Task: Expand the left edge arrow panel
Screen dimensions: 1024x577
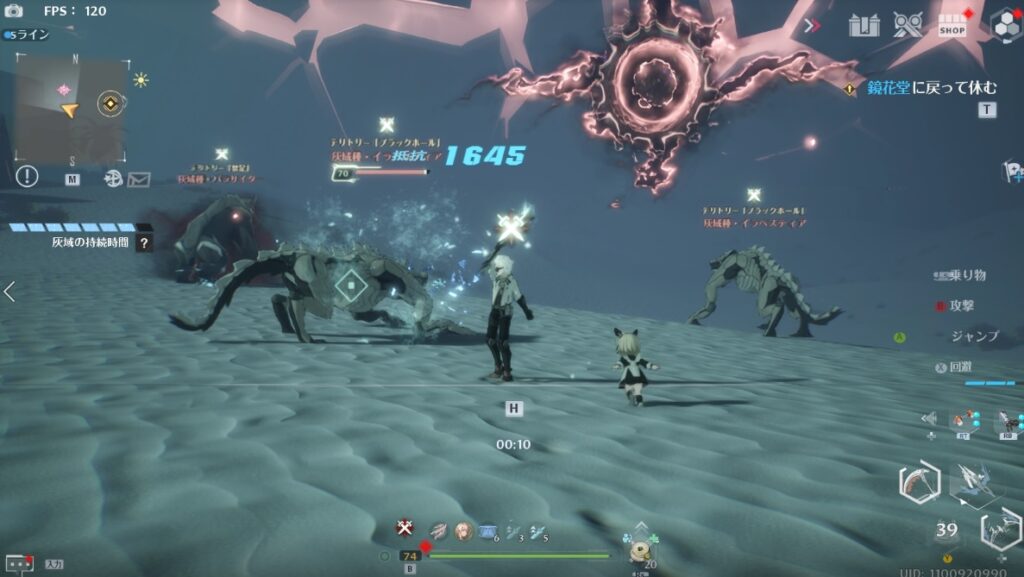Action: tap(9, 291)
